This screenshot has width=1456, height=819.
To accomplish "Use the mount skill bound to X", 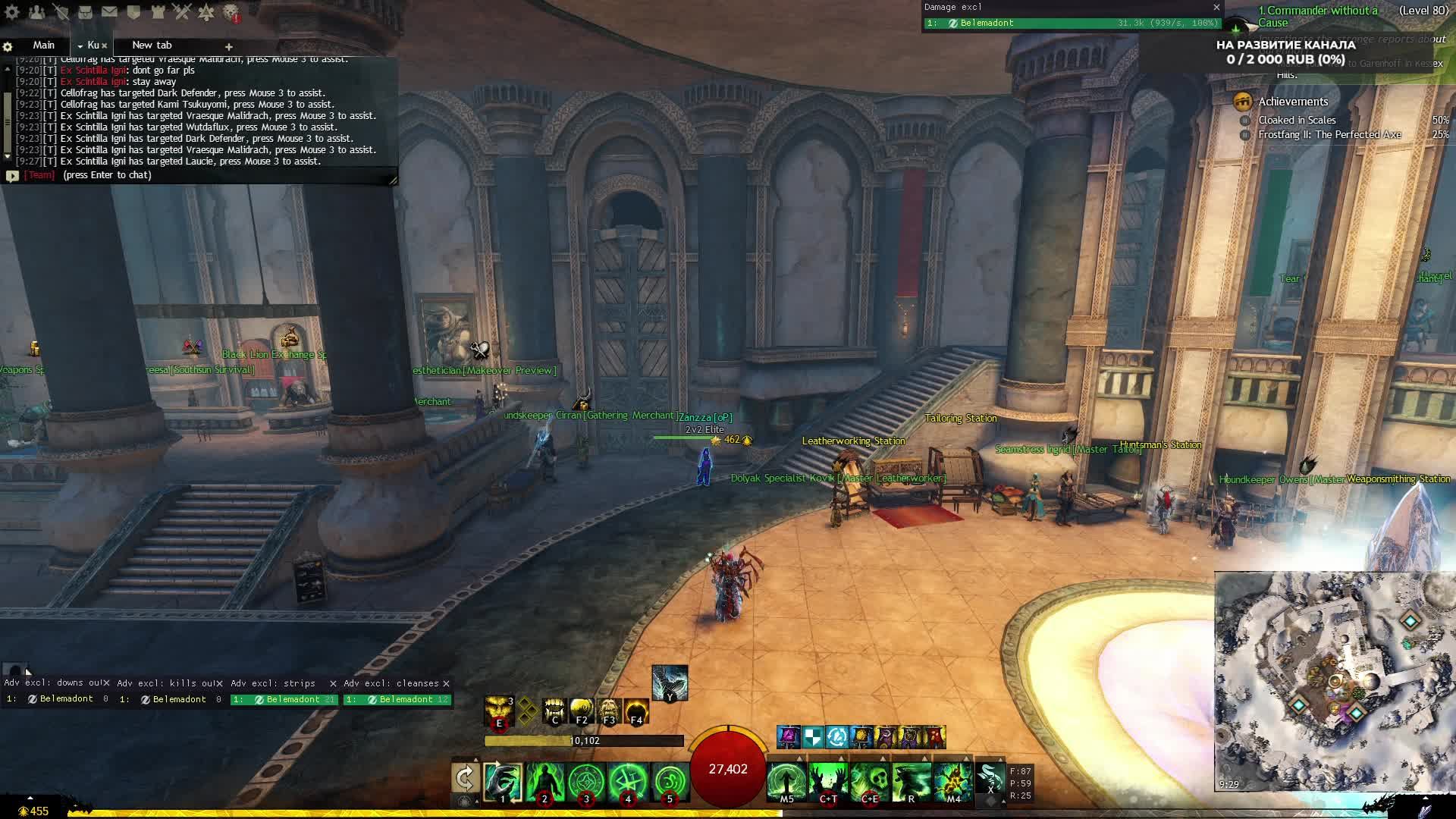I will click(x=990, y=779).
